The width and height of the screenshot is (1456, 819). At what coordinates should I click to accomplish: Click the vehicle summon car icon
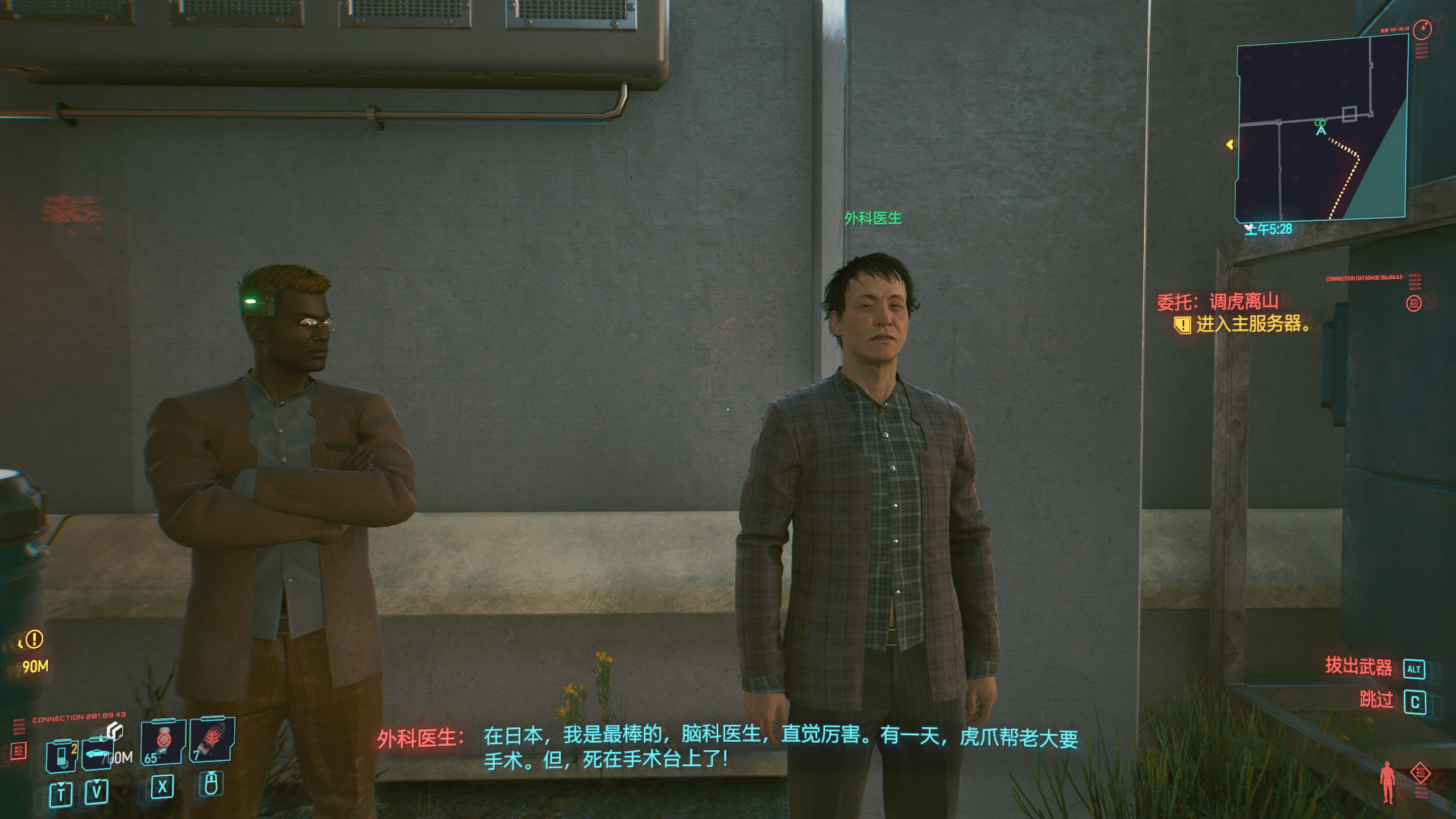point(98,755)
